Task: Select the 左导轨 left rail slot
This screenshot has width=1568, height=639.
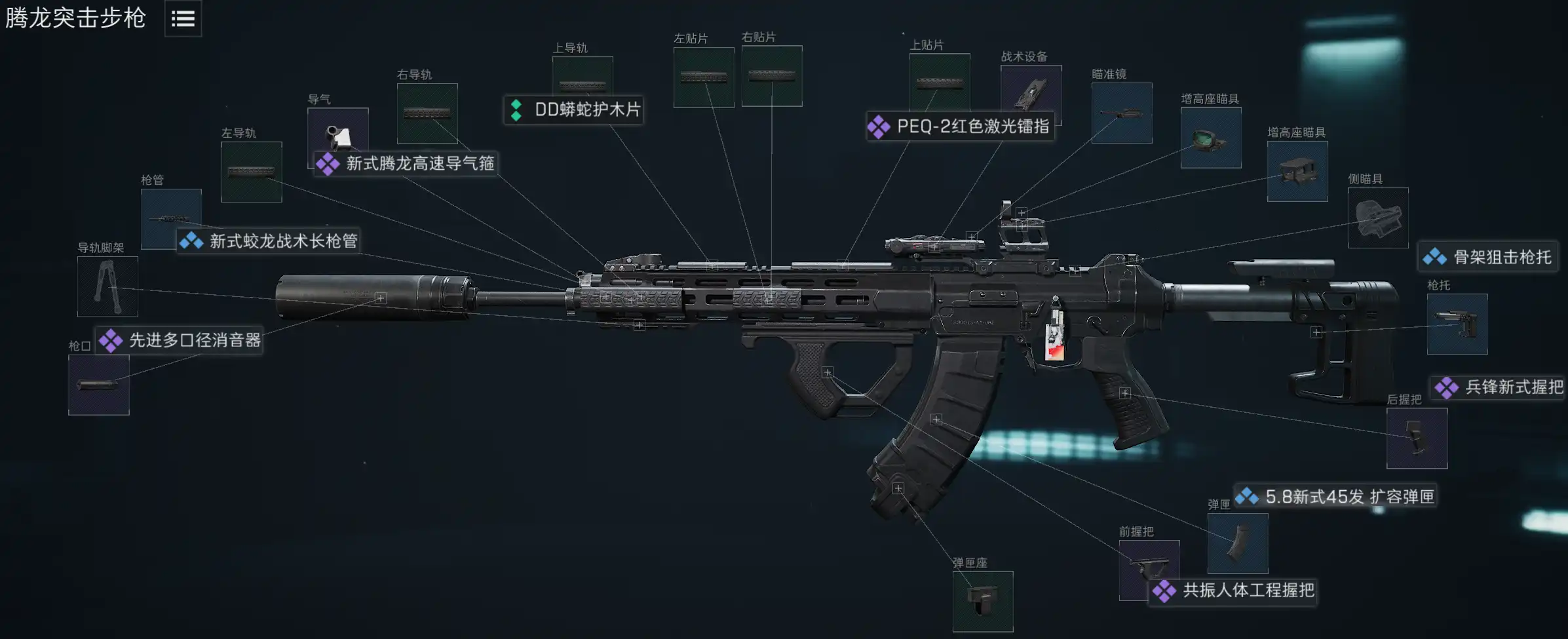Action: (252, 172)
